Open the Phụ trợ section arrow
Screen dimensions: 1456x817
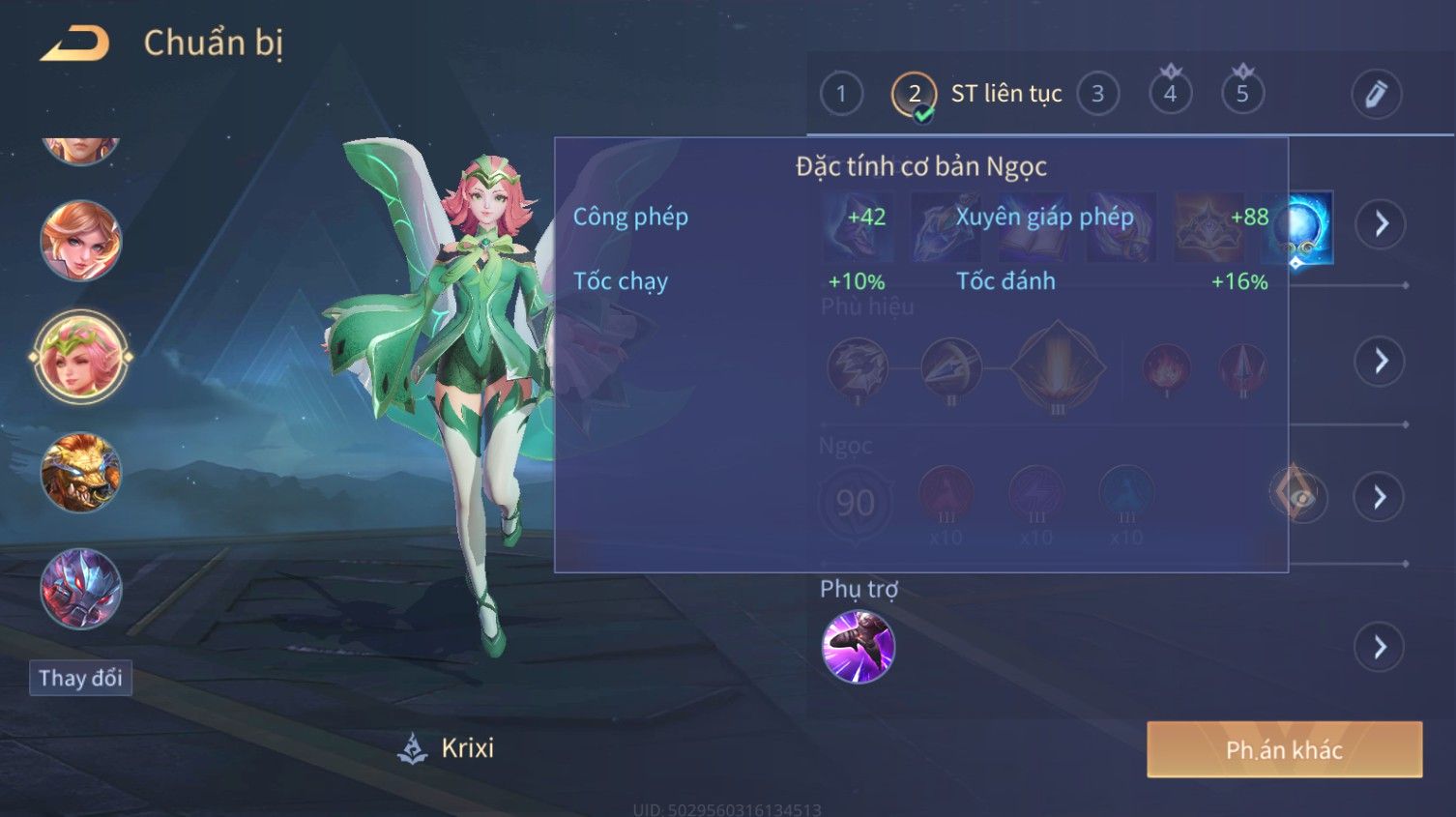tap(1380, 647)
